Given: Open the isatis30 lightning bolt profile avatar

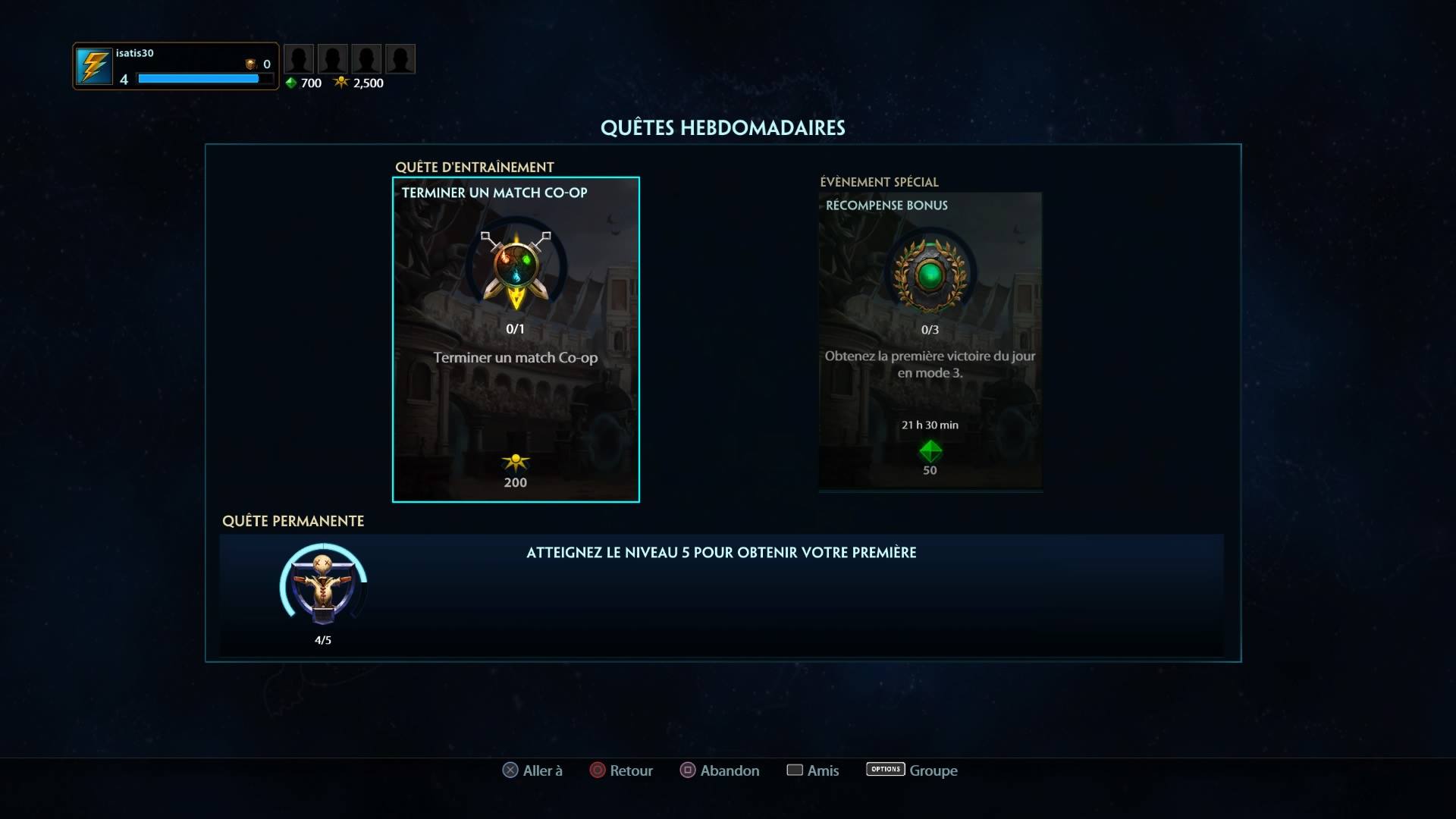Looking at the screenshot, I should 94,67.
